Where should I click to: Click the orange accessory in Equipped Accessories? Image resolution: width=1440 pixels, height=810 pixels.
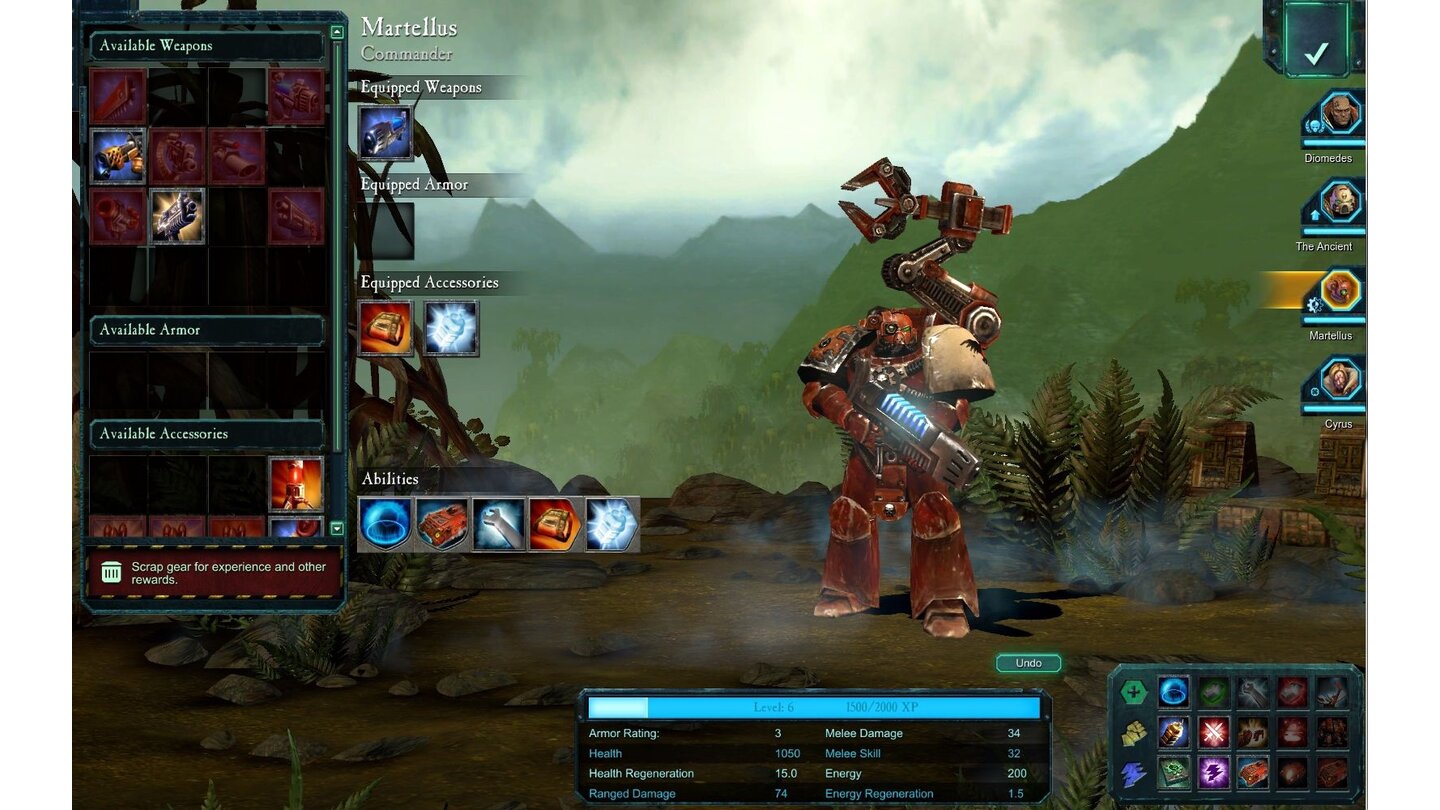(x=386, y=328)
